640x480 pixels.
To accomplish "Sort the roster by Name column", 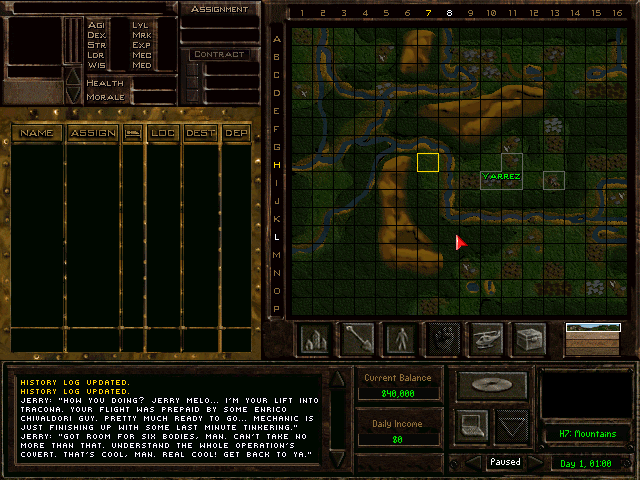I will pyautogui.click(x=37, y=133).
